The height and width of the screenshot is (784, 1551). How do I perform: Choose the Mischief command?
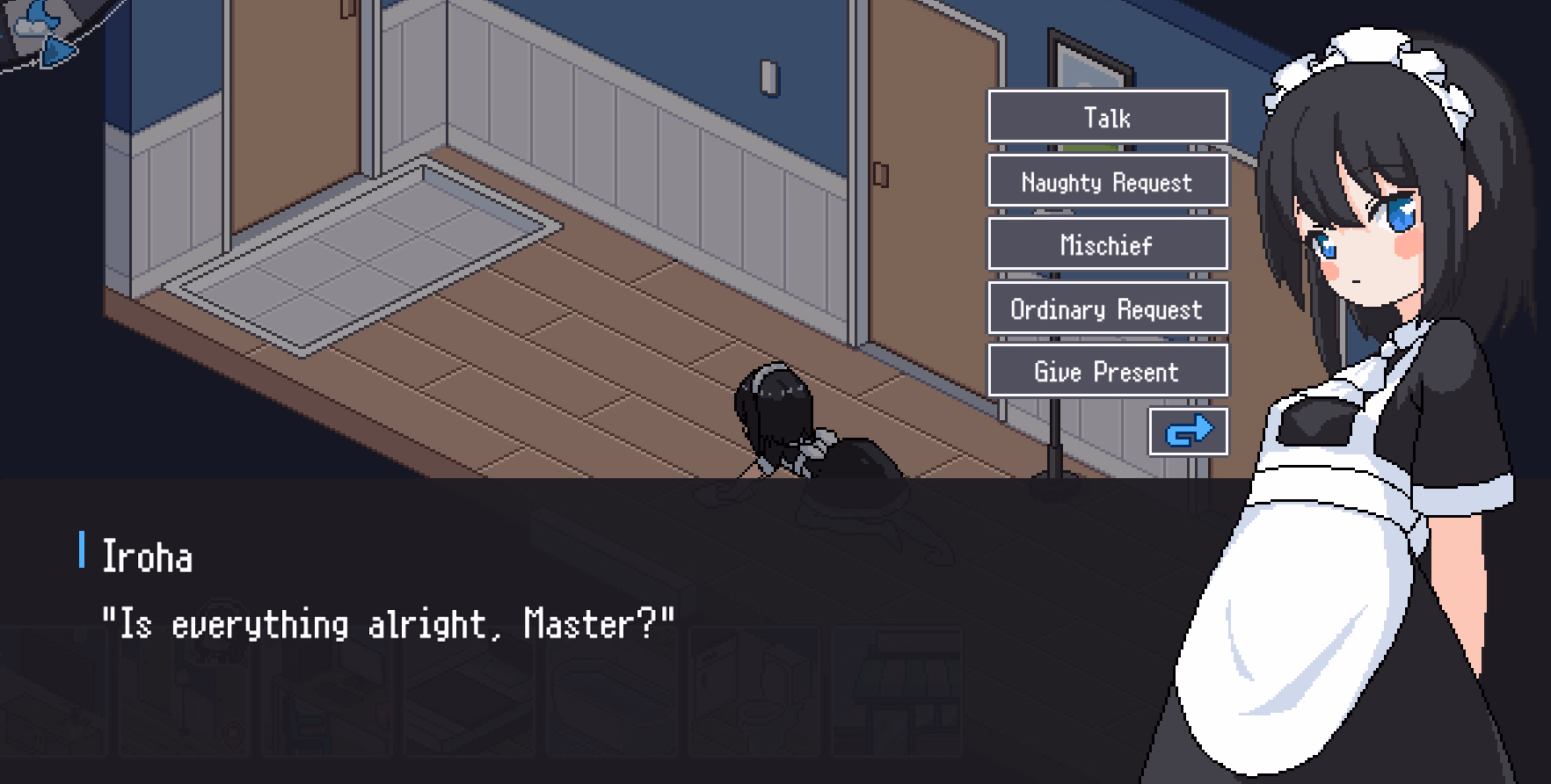point(1108,244)
